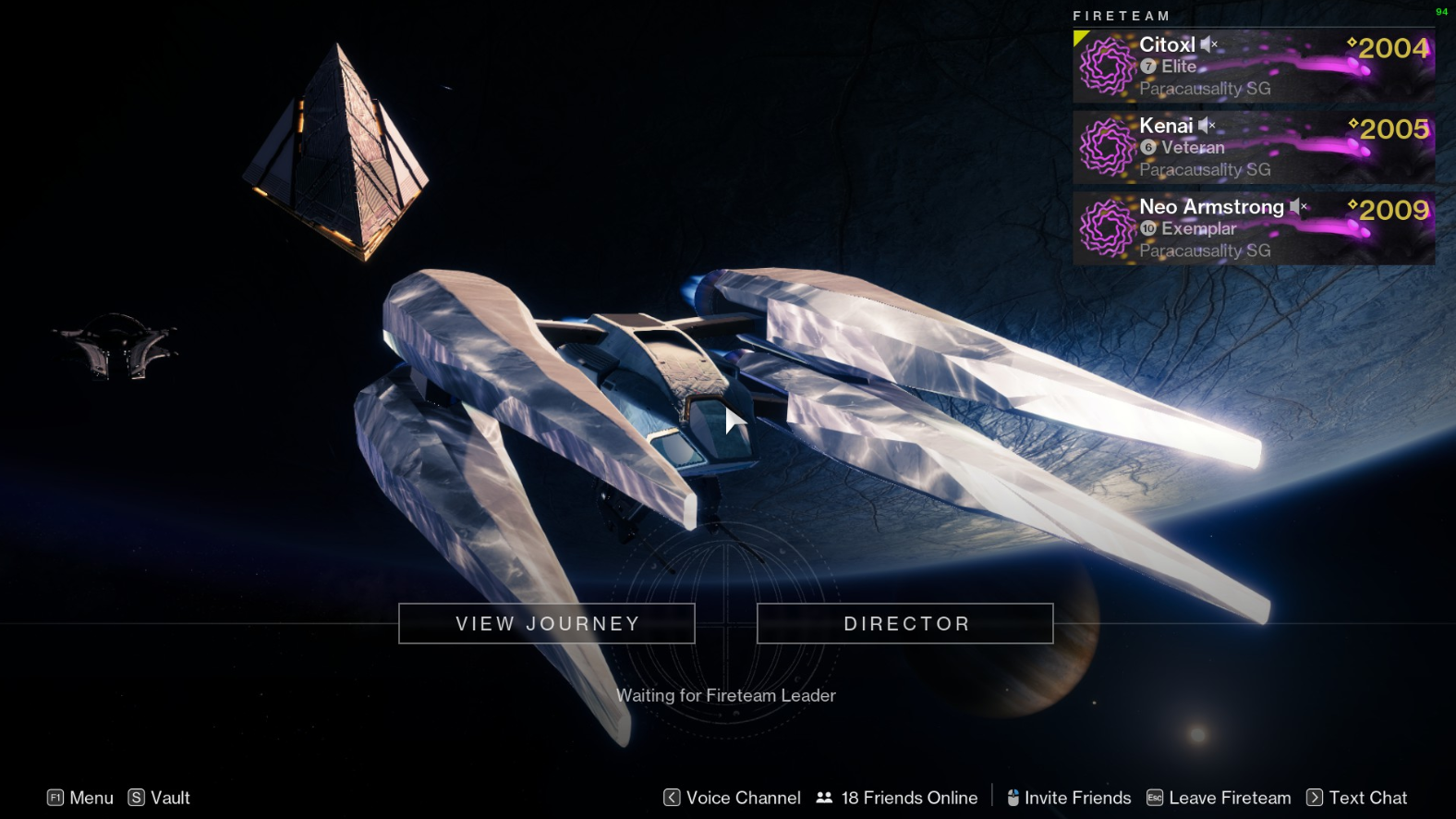Select Citoxl's fireteam card
The width and height of the screenshot is (1456, 819).
1254,67
